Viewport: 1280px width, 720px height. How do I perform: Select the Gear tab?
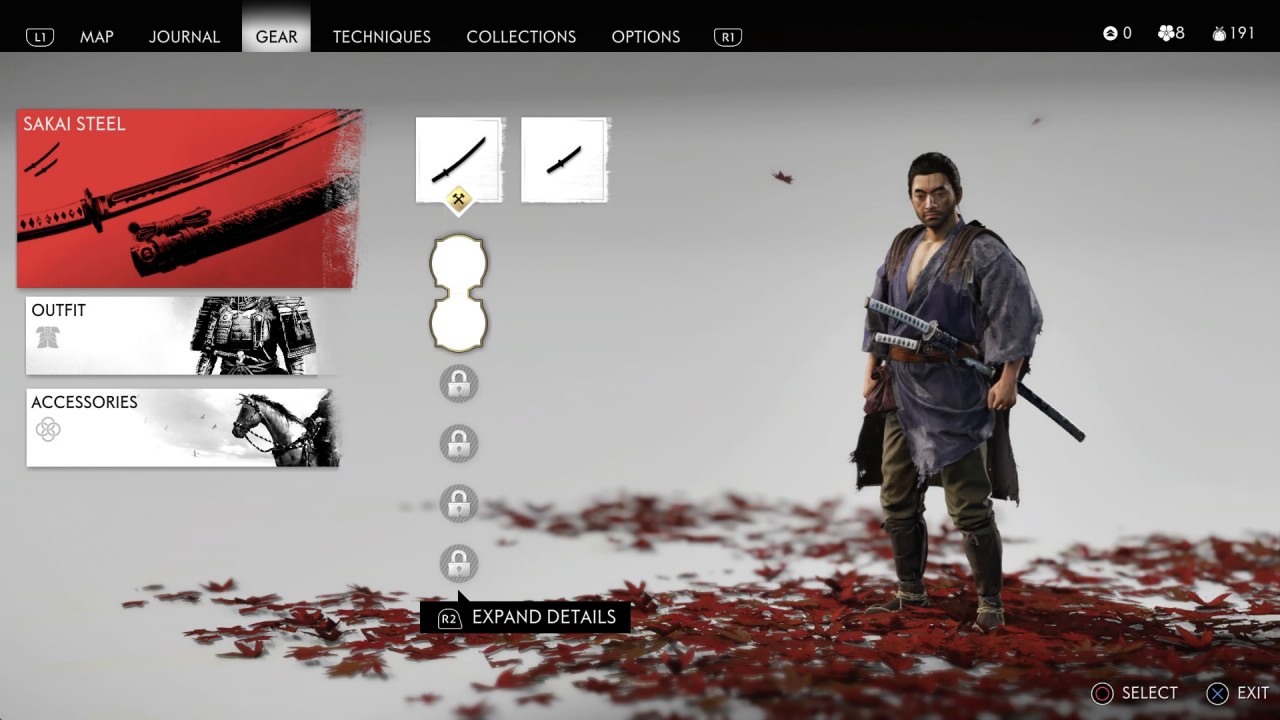pyautogui.click(x=276, y=36)
